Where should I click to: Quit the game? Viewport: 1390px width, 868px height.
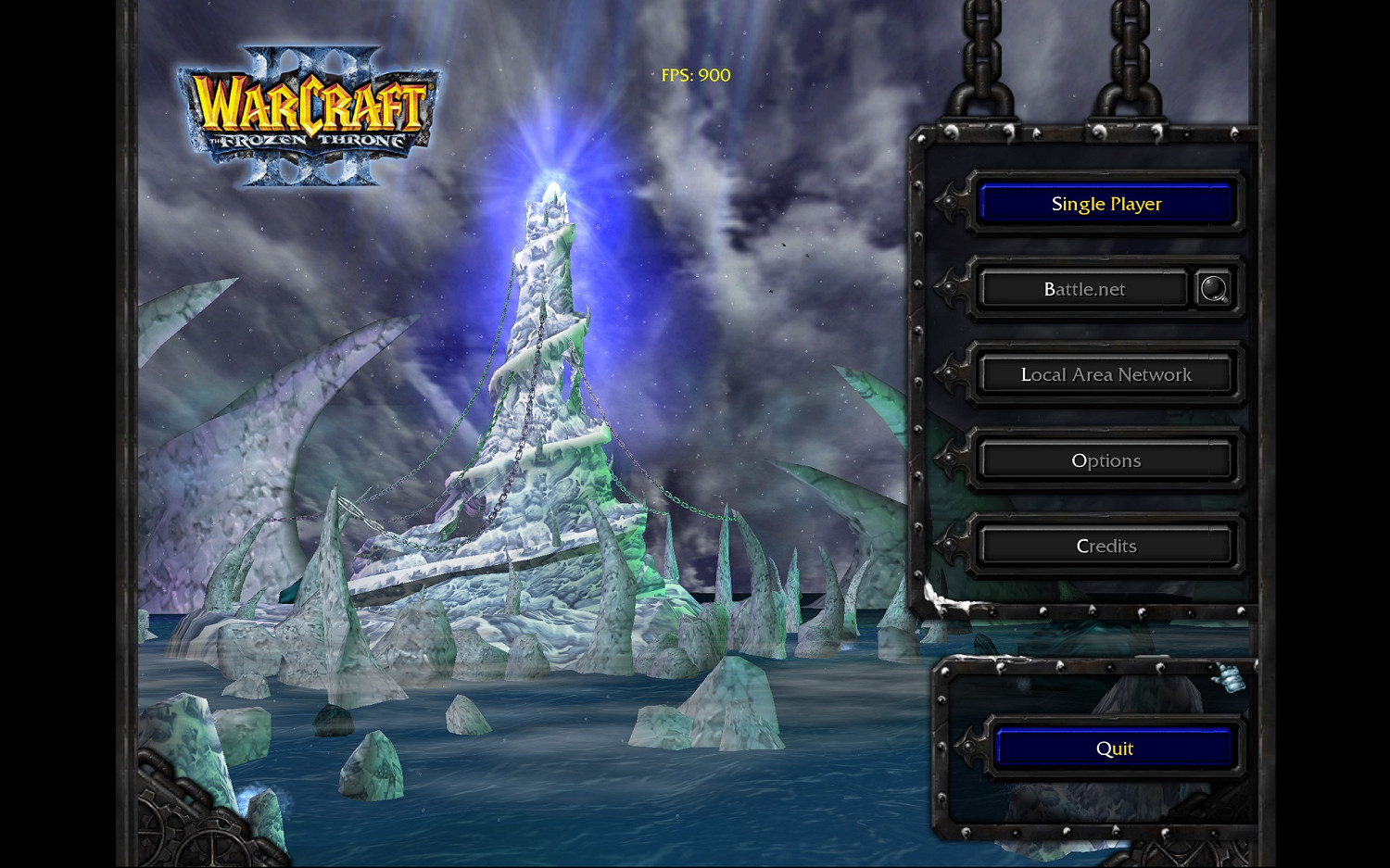pyautogui.click(x=1115, y=748)
